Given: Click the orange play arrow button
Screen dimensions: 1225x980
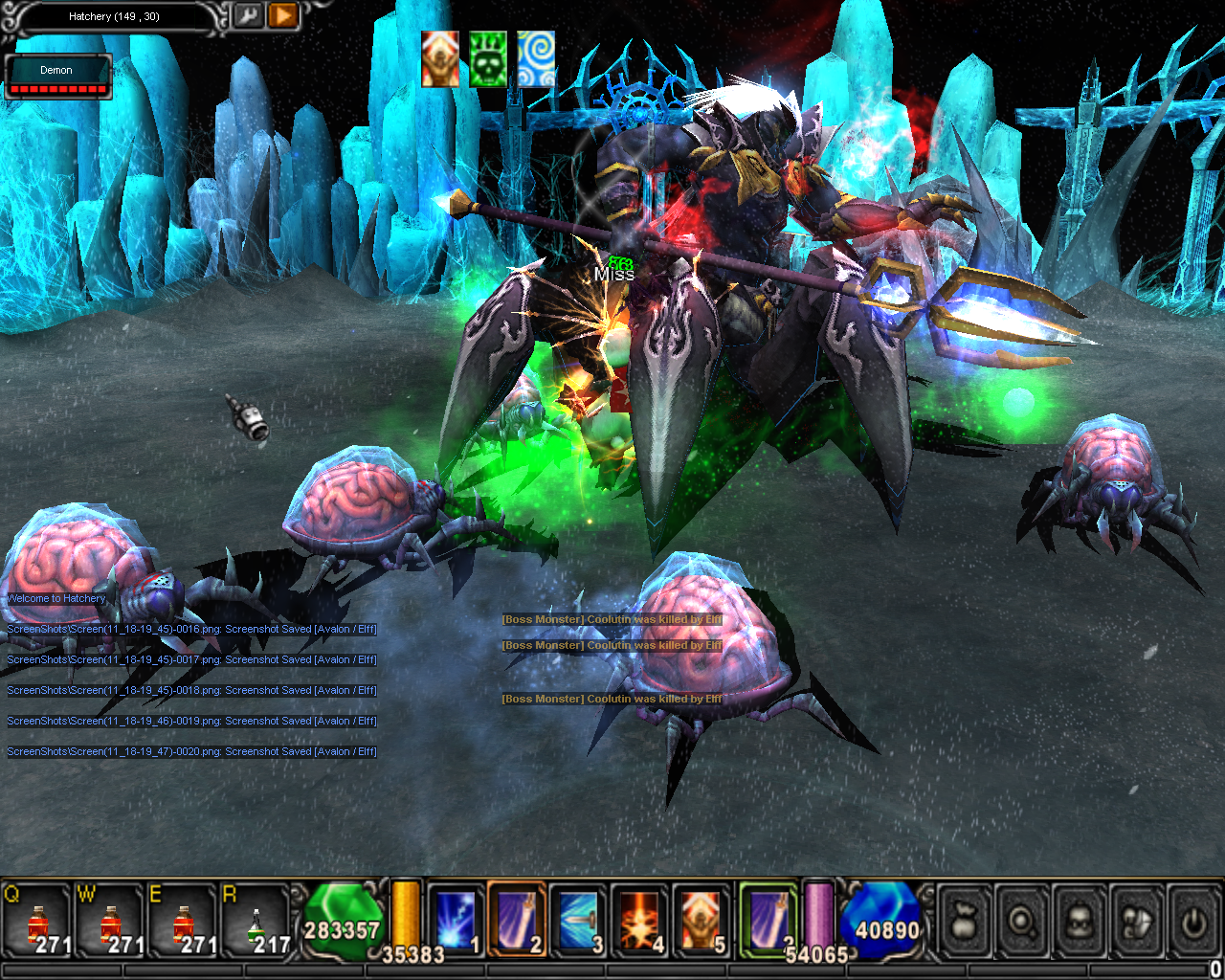Looking at the screenshot, I should [282, 16].
